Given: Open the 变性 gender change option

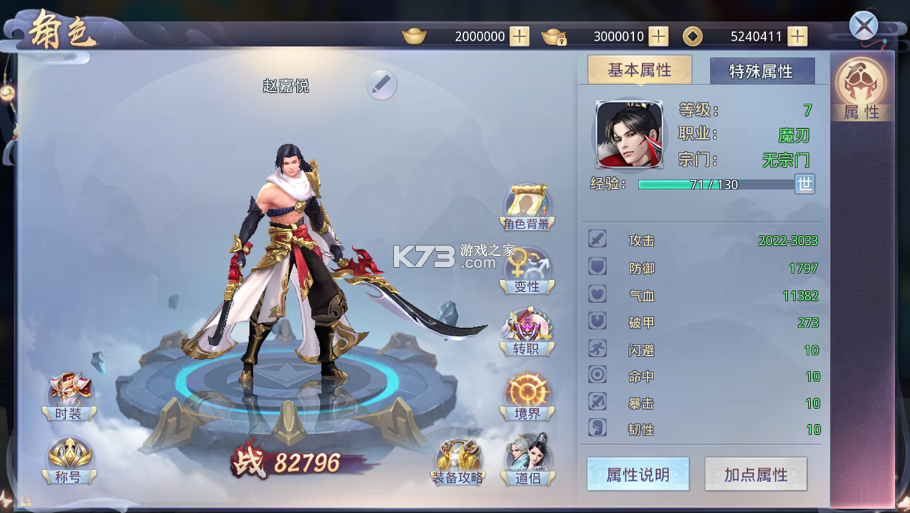Looking at the screenshot, I should tap(527, 271).
